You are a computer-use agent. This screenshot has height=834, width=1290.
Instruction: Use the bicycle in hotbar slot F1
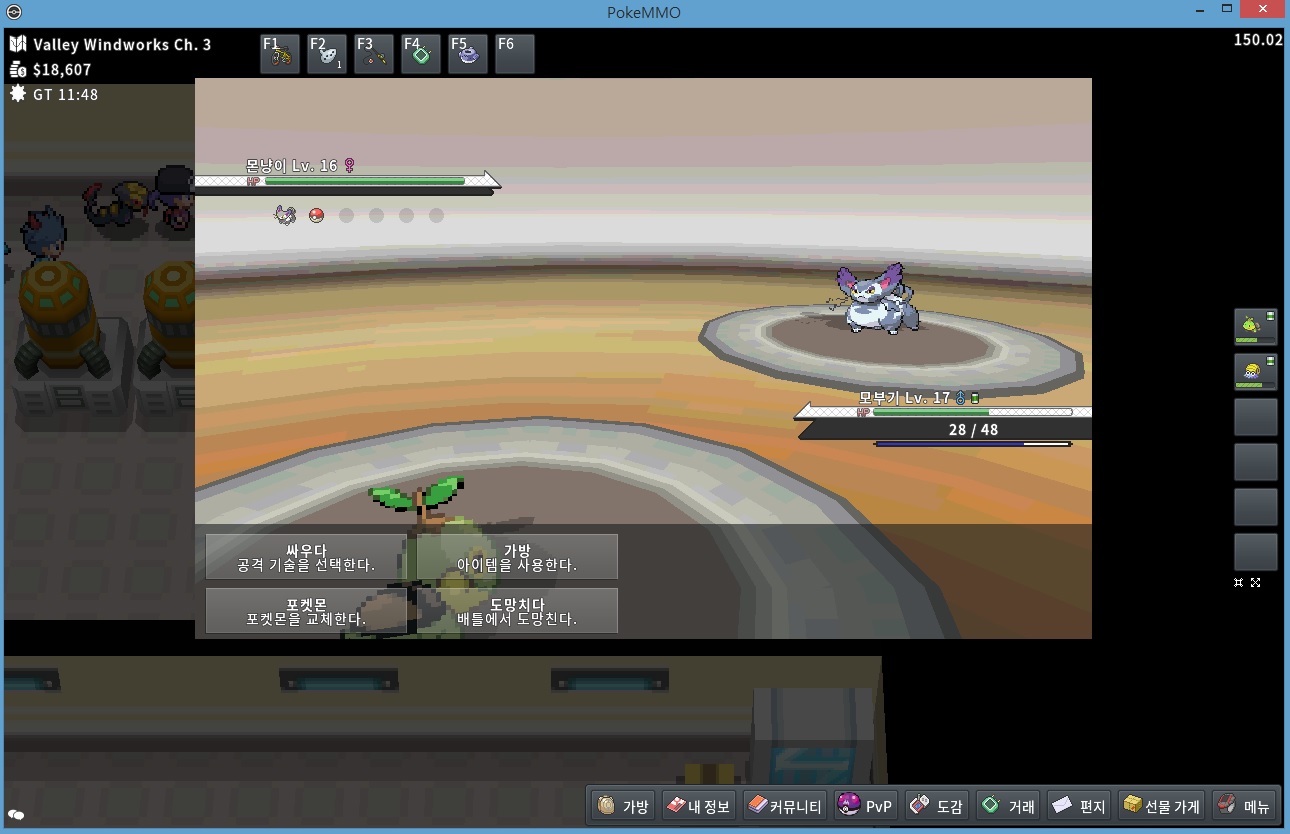tap(280, 54)
